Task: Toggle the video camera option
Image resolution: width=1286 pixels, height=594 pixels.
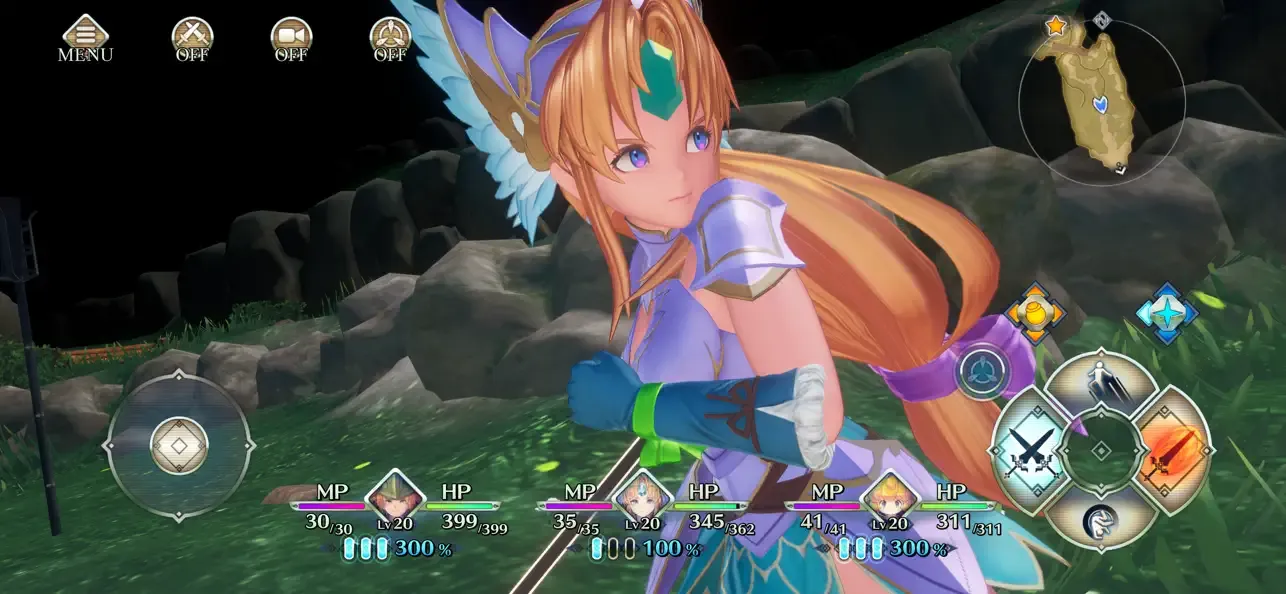Action: [291, 38]
